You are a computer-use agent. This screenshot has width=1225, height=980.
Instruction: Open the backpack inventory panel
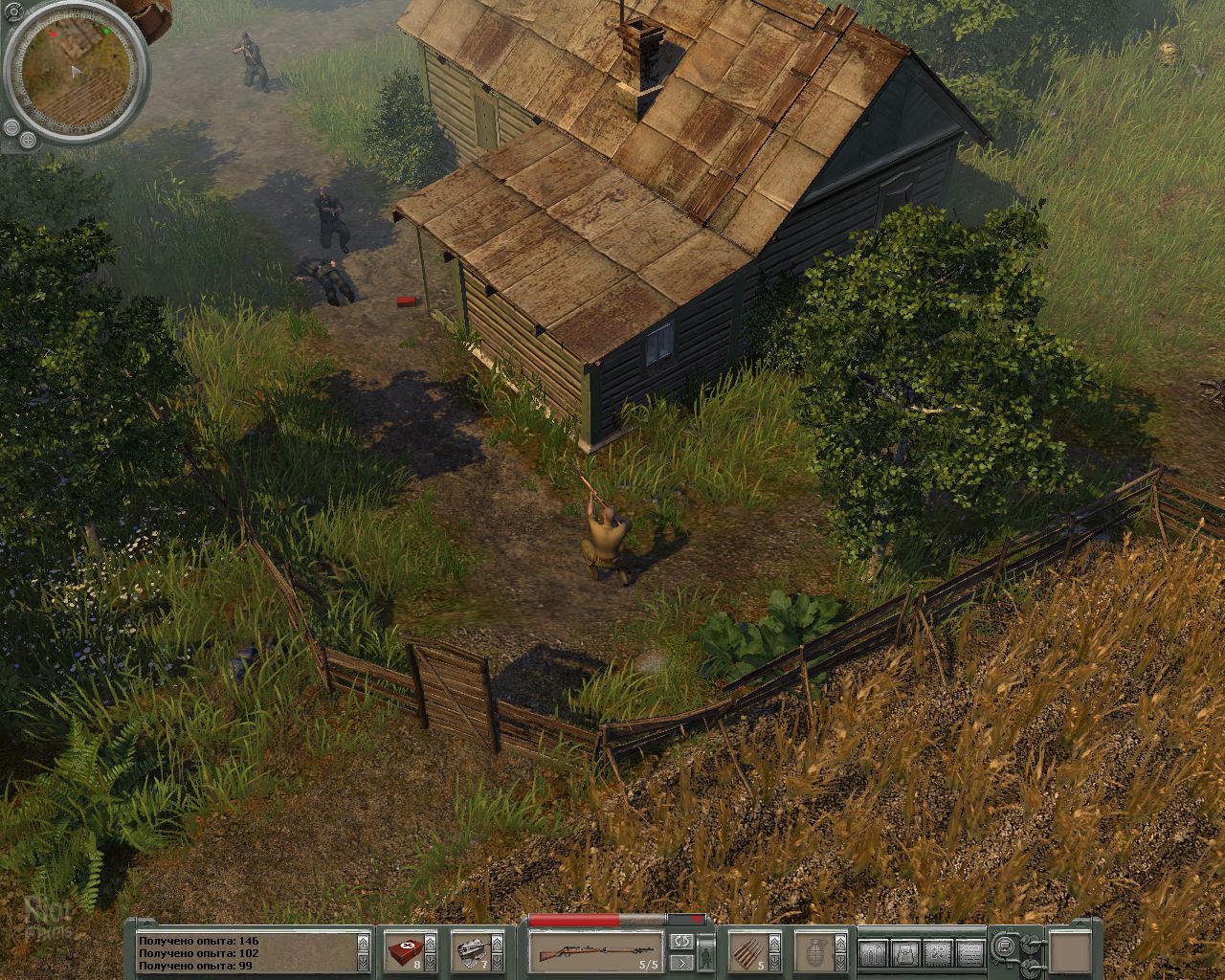904,952
